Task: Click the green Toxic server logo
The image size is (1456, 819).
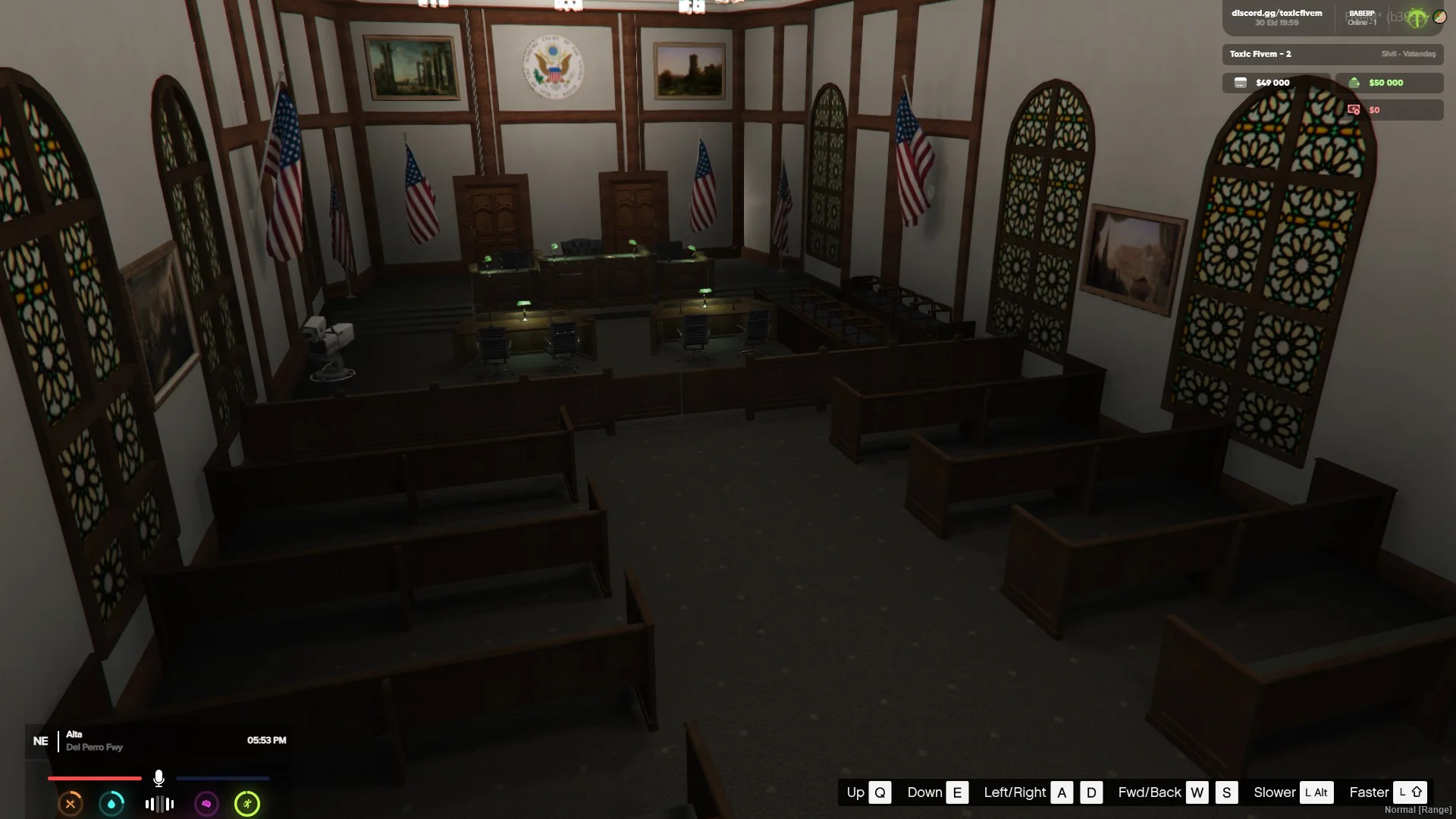Action: 1417,18
